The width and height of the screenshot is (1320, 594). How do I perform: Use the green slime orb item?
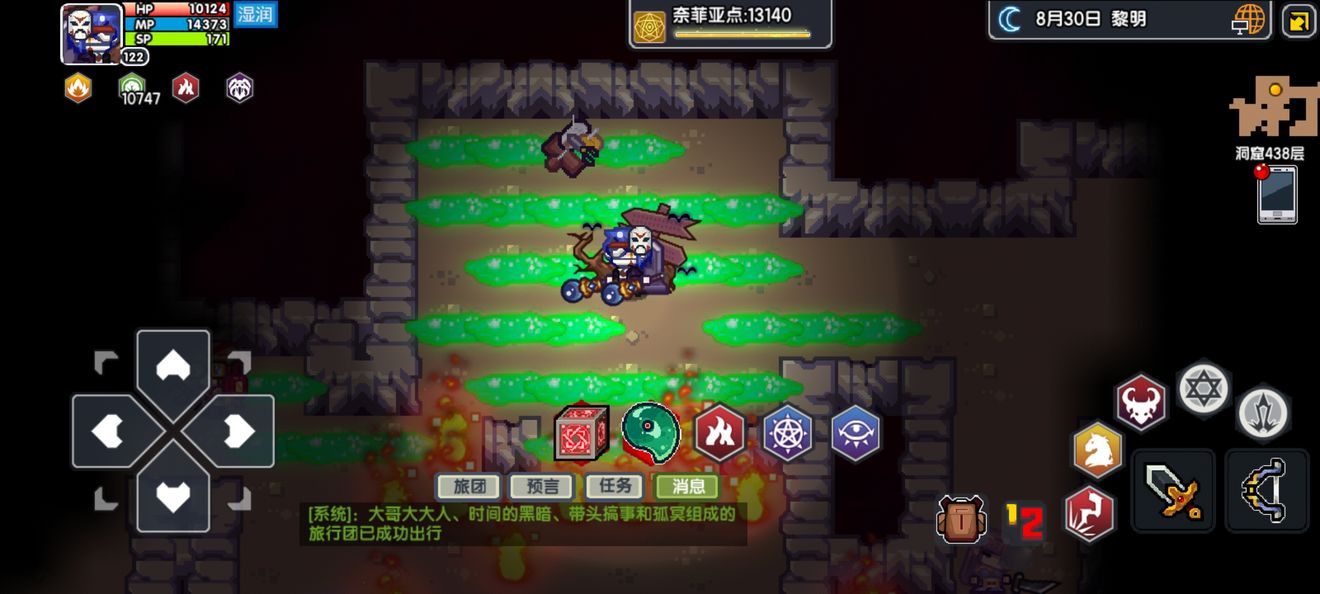click(650, 432)
